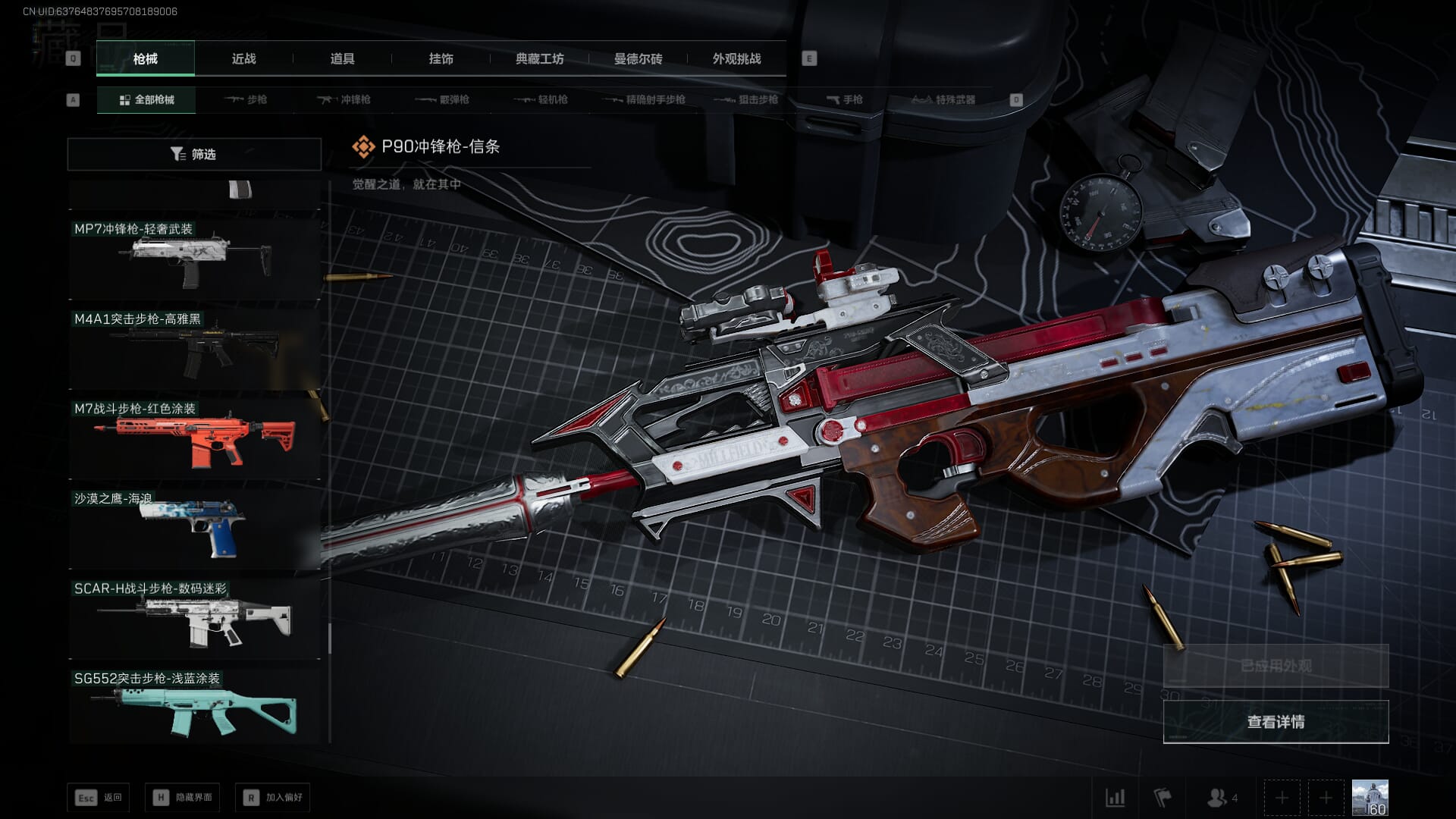The height and width of the screenshot is (819, 1456).
Task: Filter list to 手枪 pistols
Action: tap(844, 99)
